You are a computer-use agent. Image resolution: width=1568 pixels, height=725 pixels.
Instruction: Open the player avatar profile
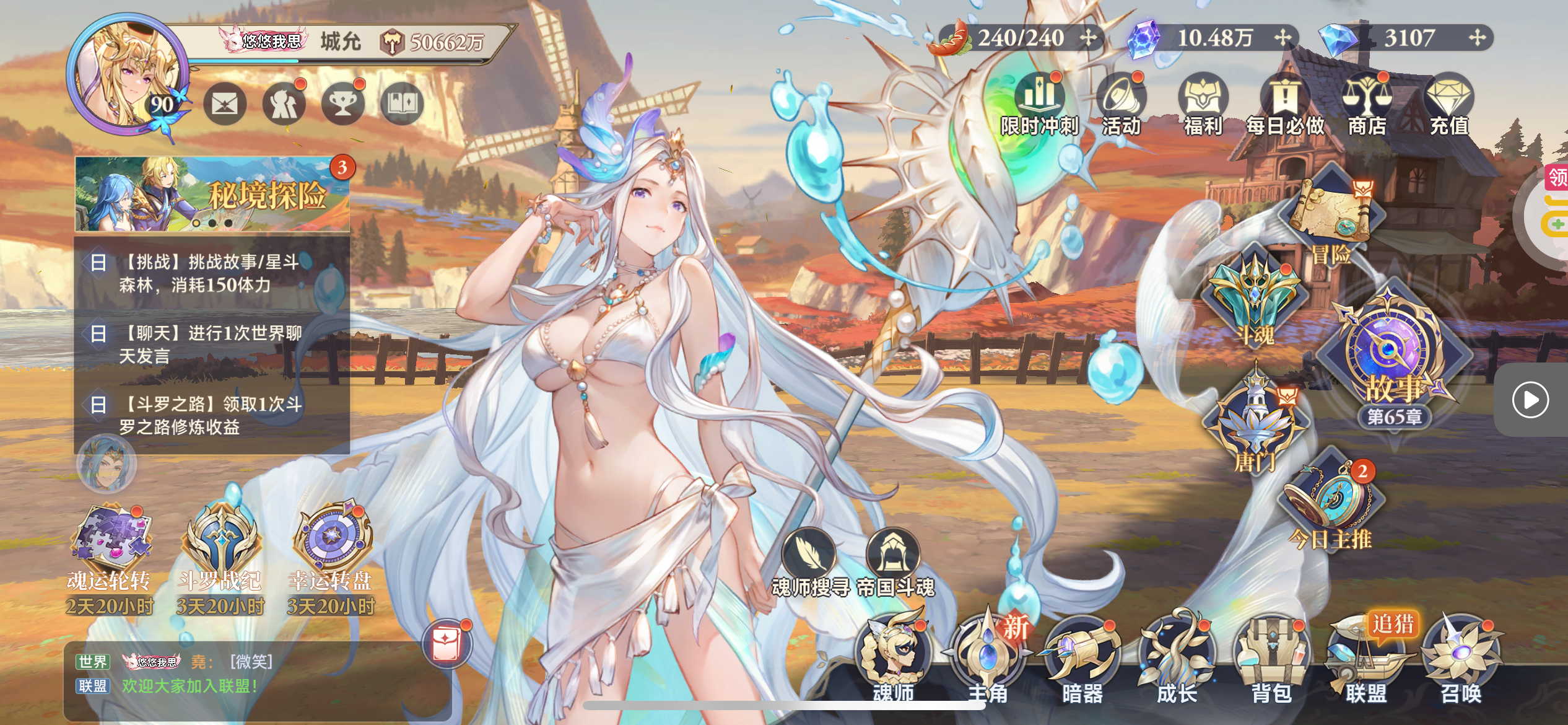(x=127, y=73)
